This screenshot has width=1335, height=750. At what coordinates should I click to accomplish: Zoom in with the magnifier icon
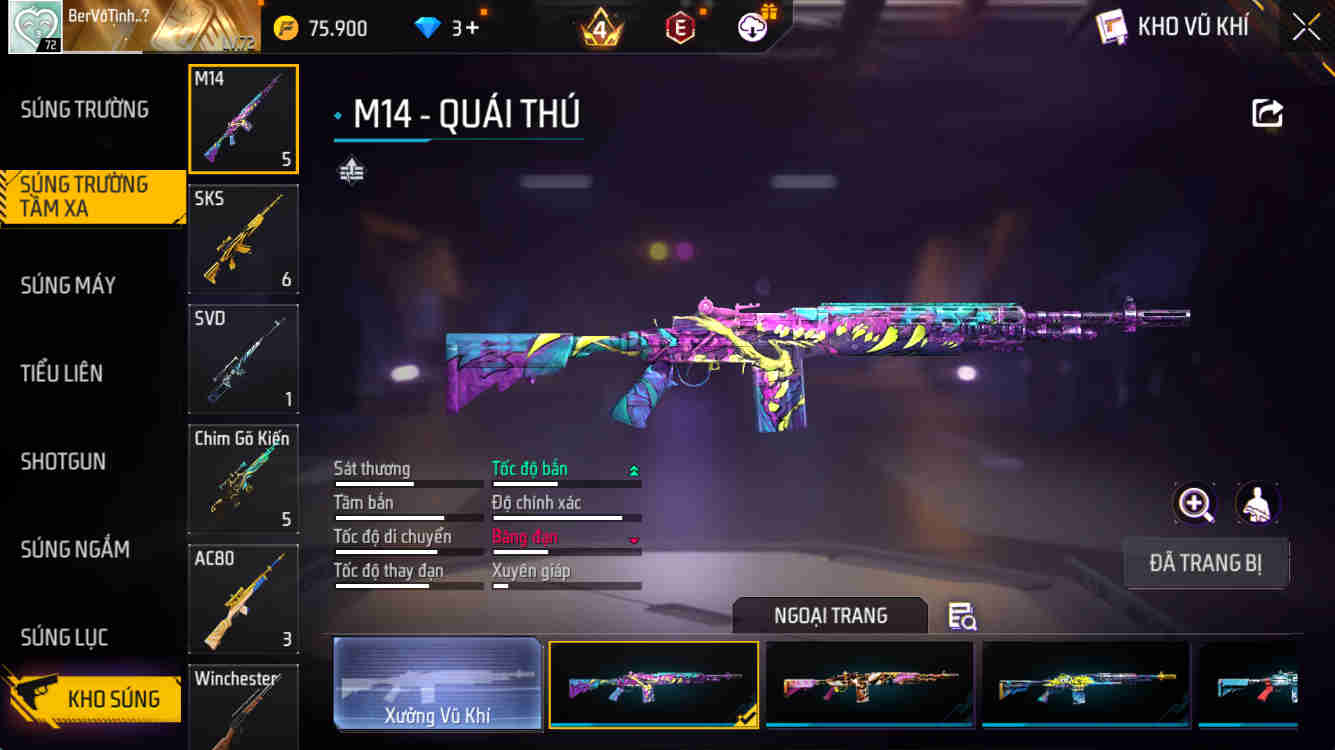[1195, 504]
